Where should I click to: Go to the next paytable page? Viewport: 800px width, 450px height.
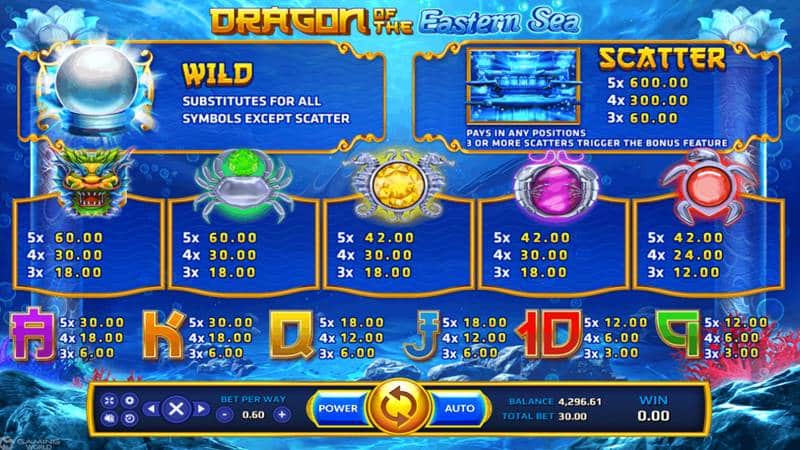coord(201,408)
